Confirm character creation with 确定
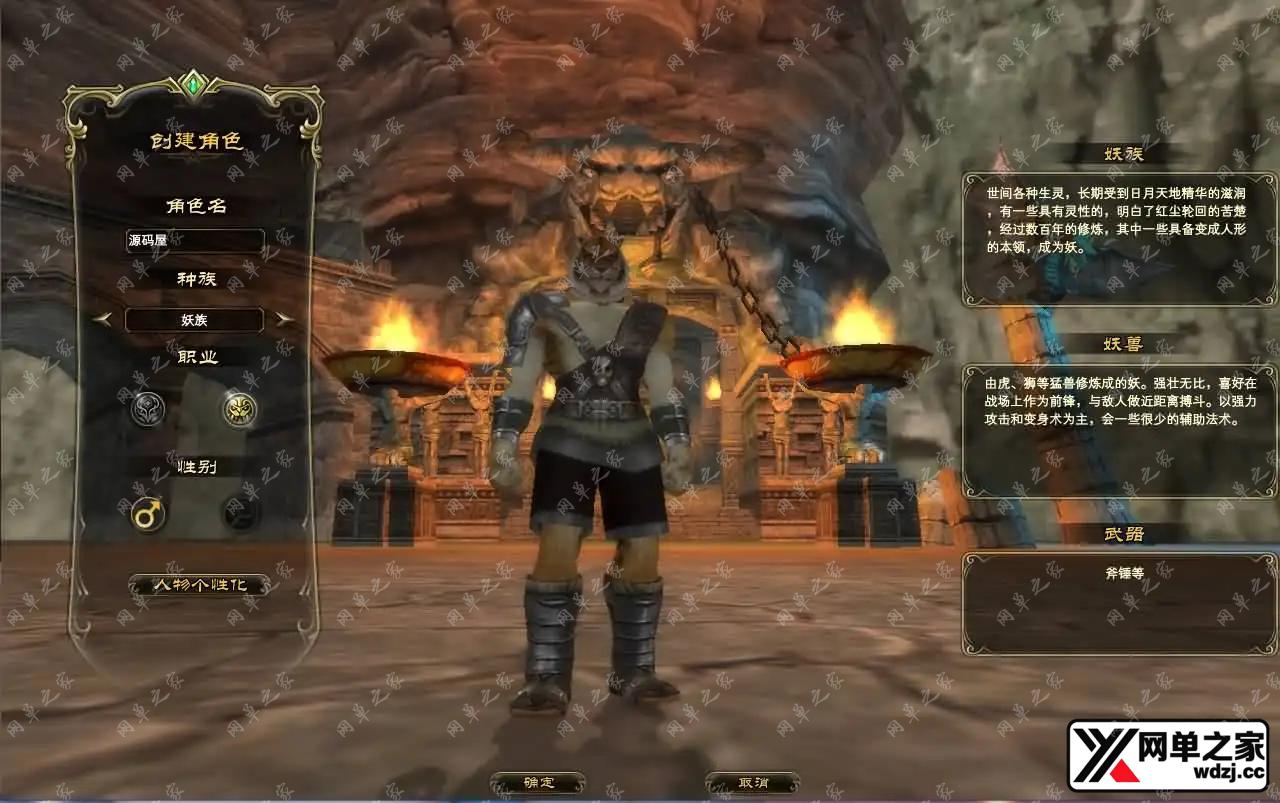1280x803 pixels. [538, 783]
